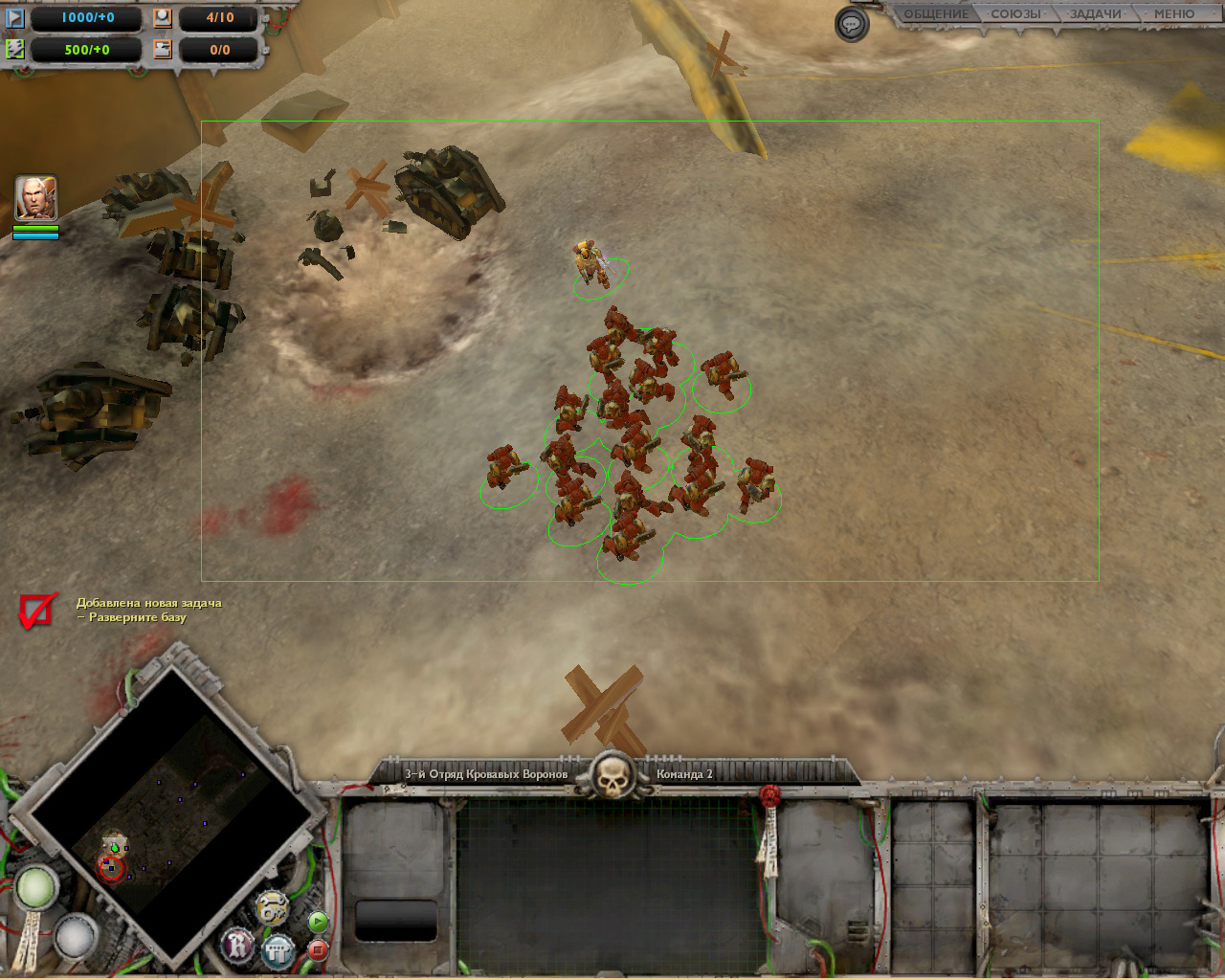The image size is (1225, 980).
Task: Click the red purity seal on the panel
Action: pyautogui.click(x=770, y=796)
